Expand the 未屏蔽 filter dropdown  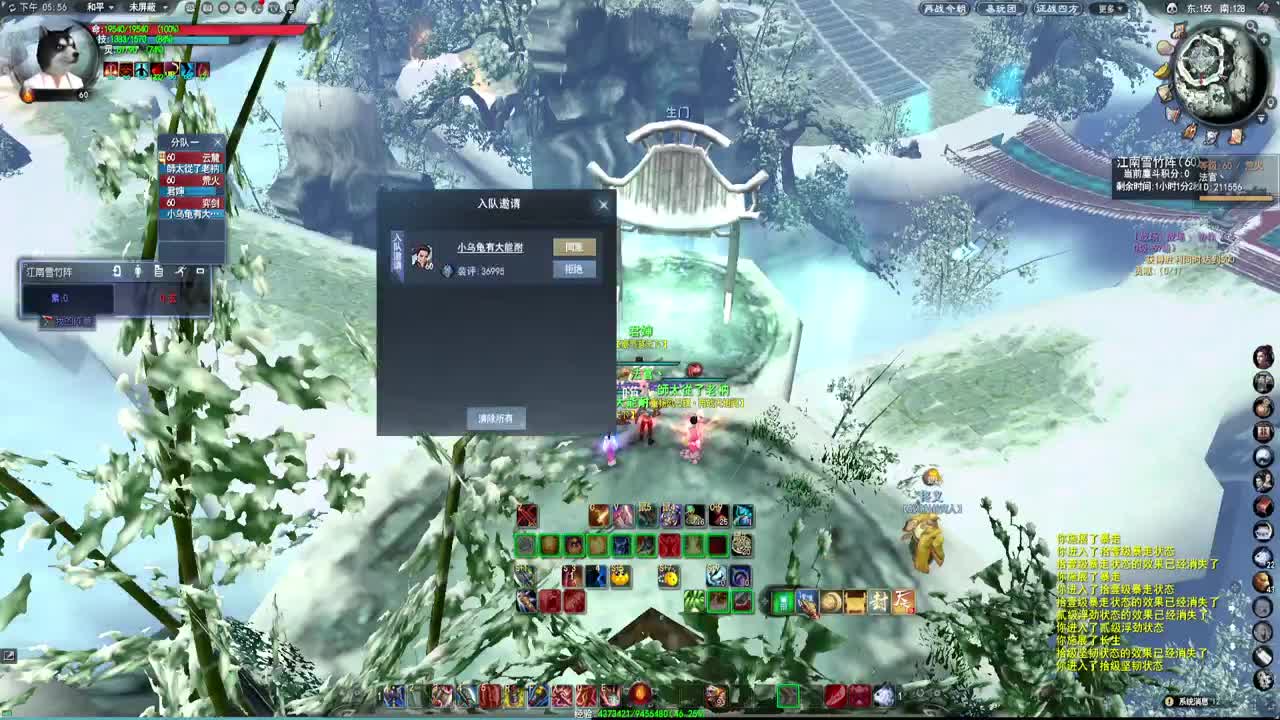146,7
